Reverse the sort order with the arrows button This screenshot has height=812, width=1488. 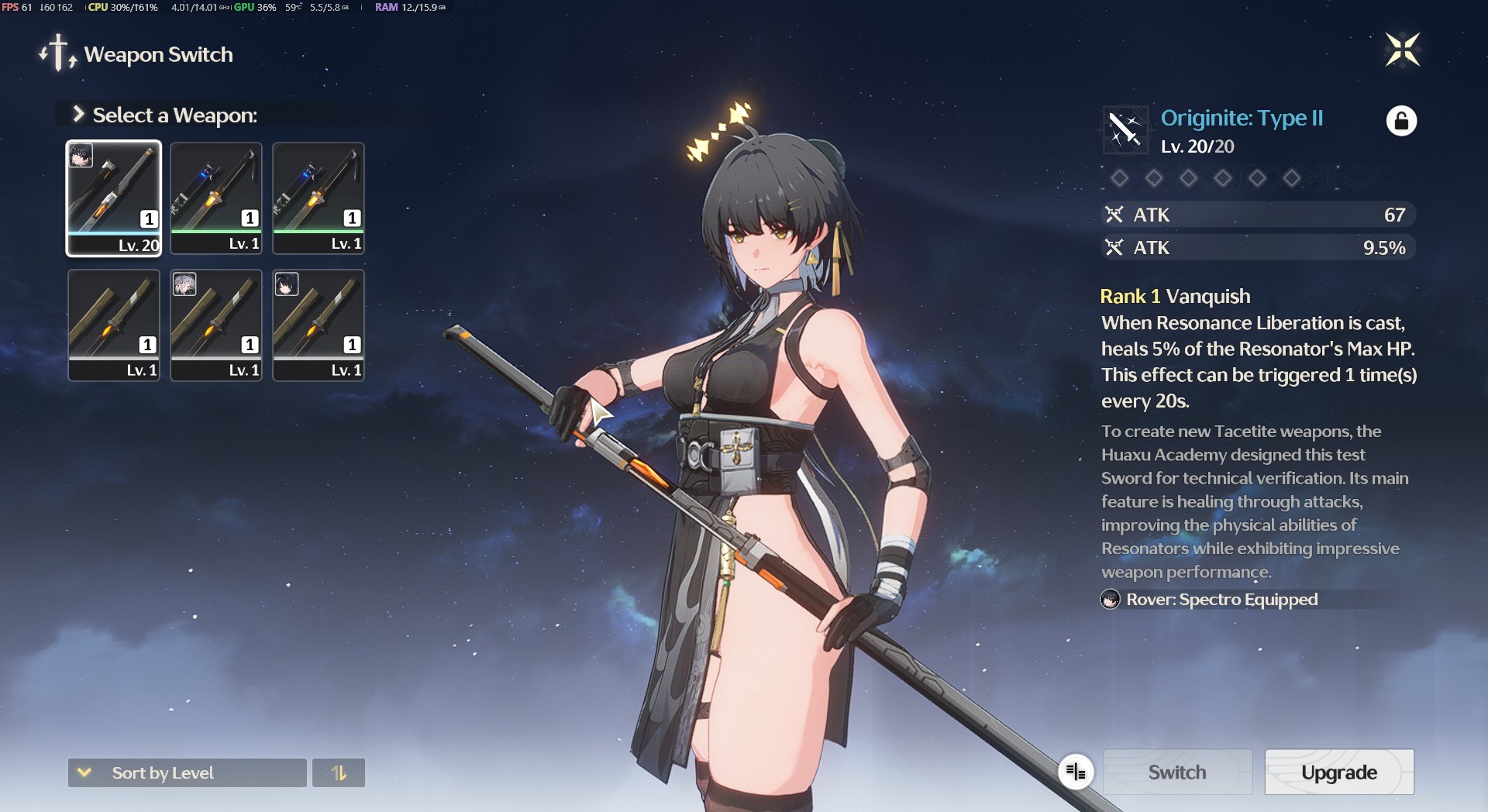(x=339, y=772)
